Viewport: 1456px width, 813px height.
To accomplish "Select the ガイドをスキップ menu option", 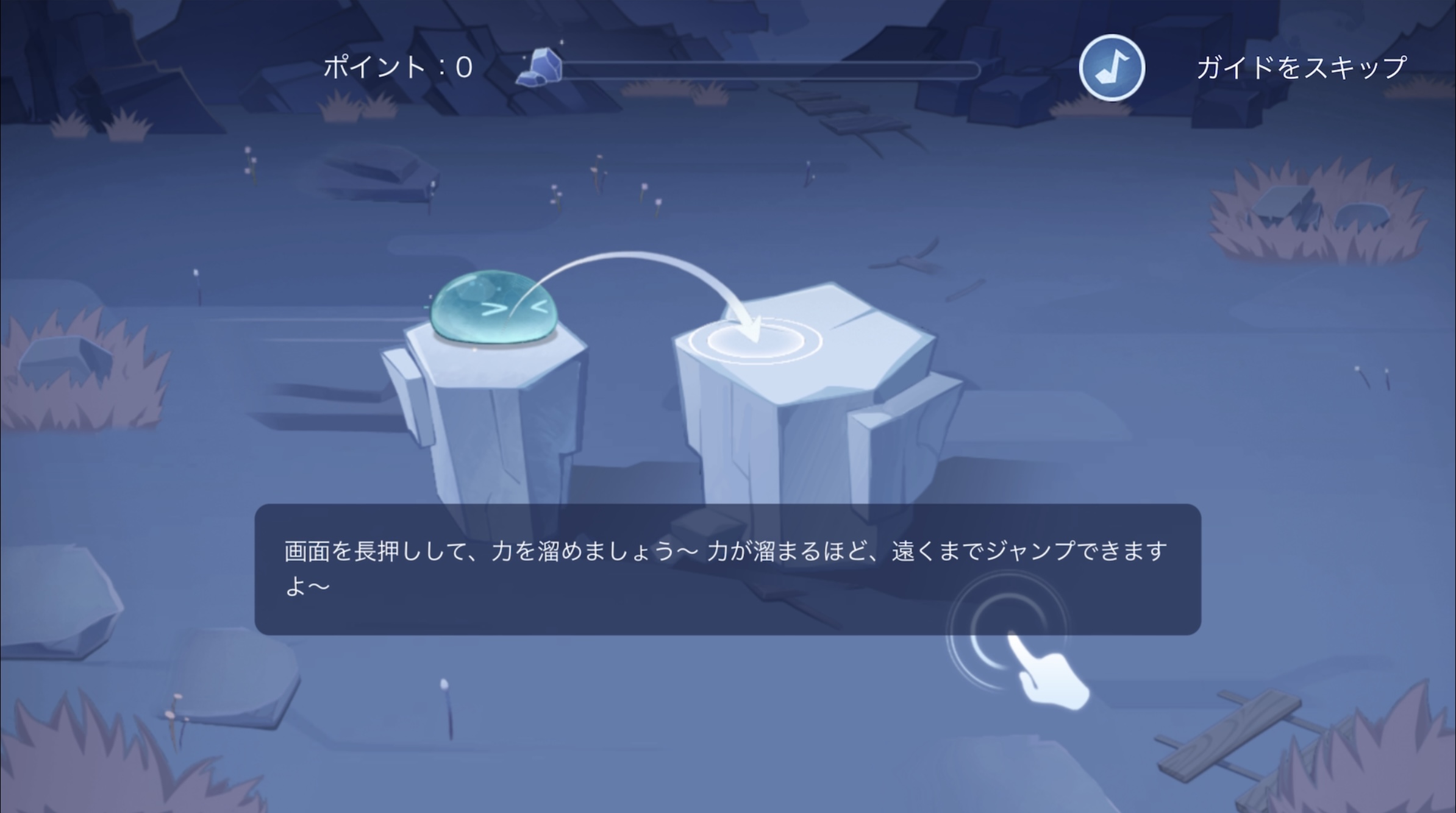I will pos(1302,67).
